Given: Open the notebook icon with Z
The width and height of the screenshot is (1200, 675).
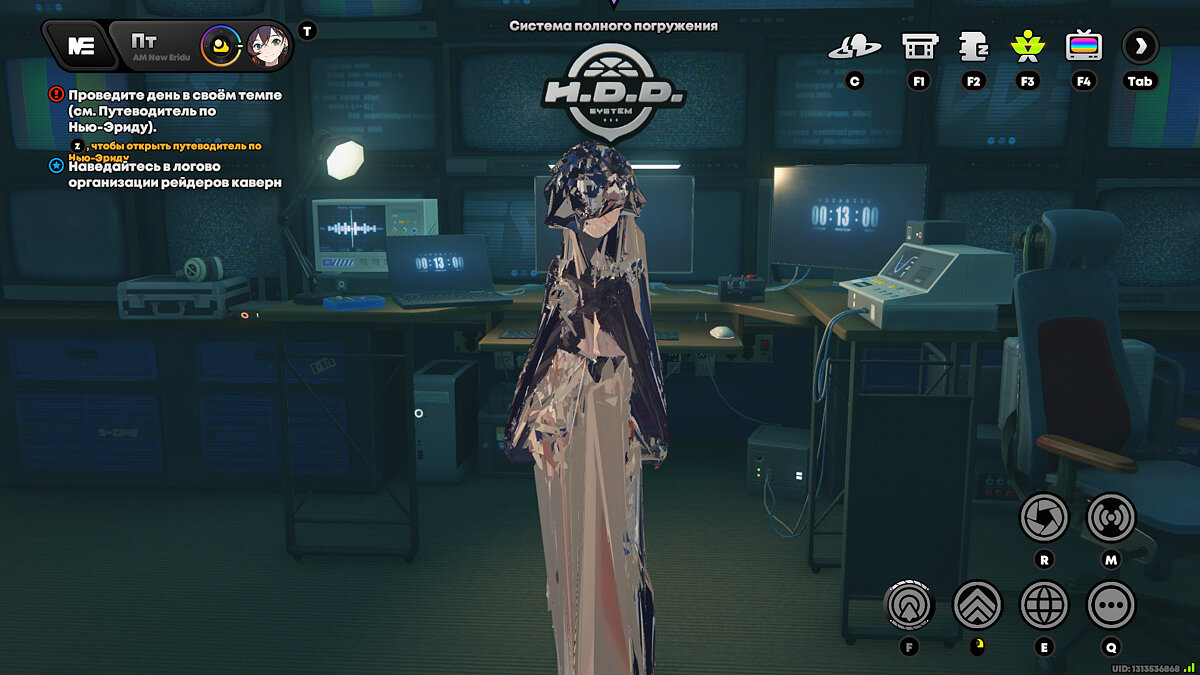Looking at the screenshot, I should point(973,46).
